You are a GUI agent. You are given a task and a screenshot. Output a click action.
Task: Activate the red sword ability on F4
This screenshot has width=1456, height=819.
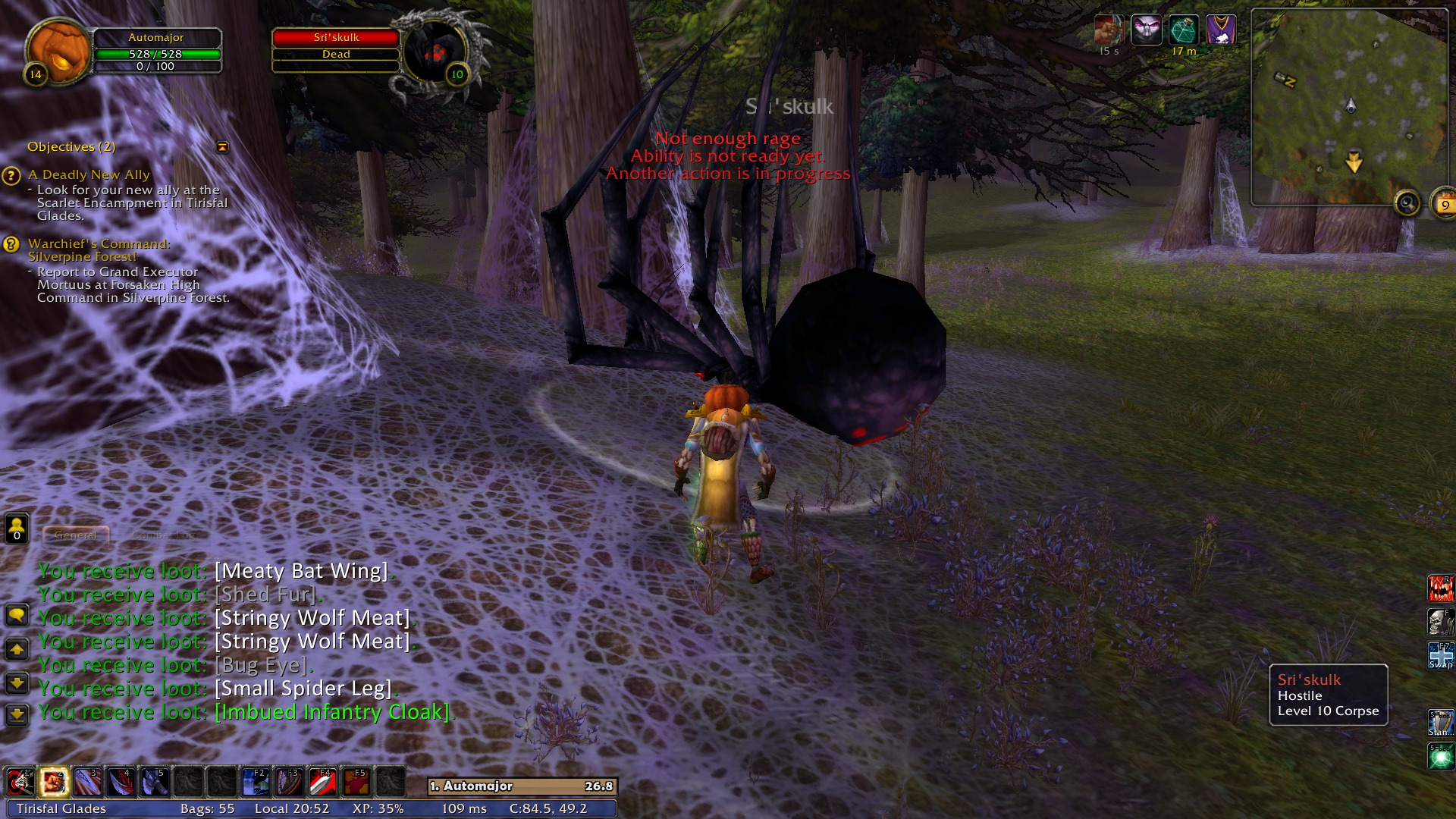click(x=322, y=782)
